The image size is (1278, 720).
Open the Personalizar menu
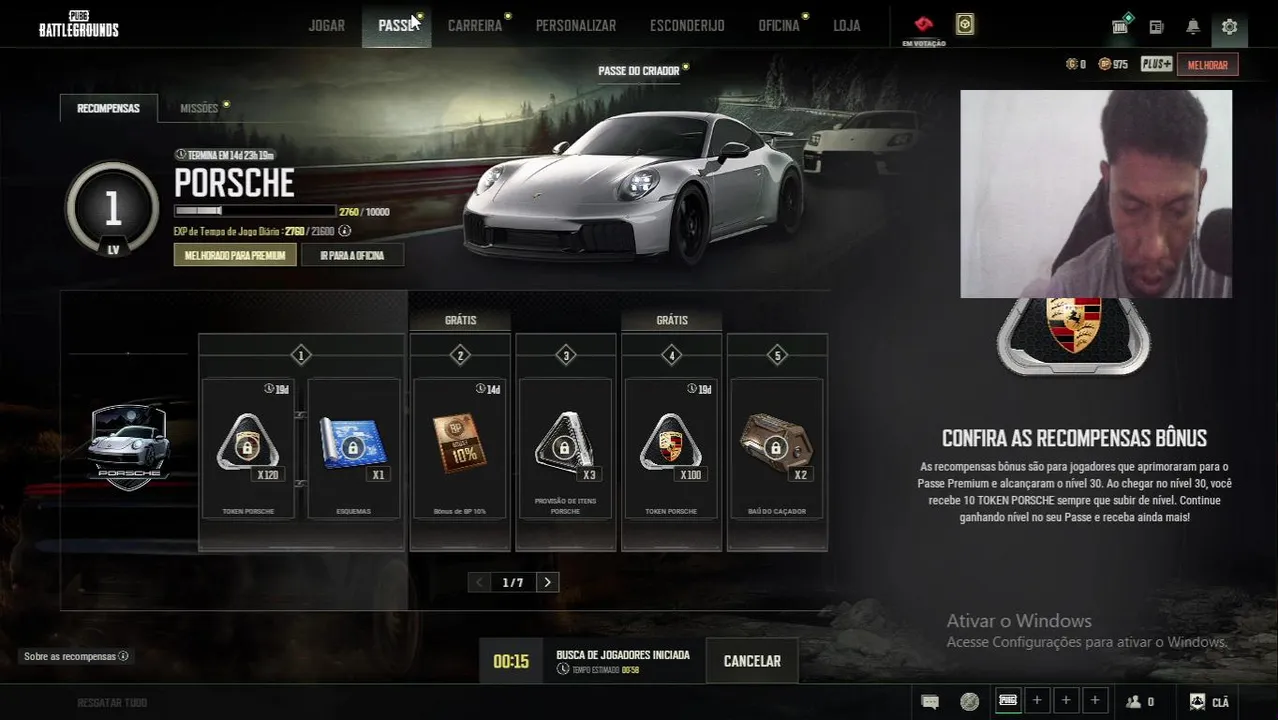coord(575,26)
